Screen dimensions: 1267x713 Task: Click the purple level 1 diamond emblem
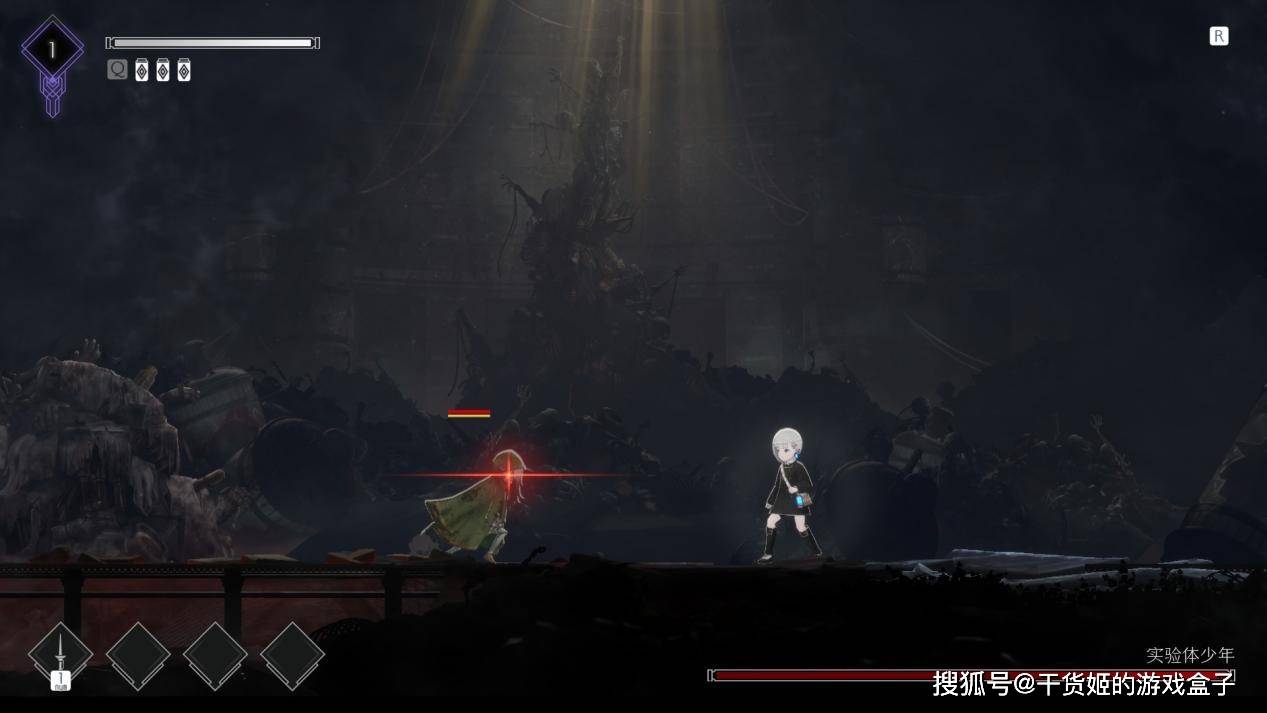click(x=52, y=50)
